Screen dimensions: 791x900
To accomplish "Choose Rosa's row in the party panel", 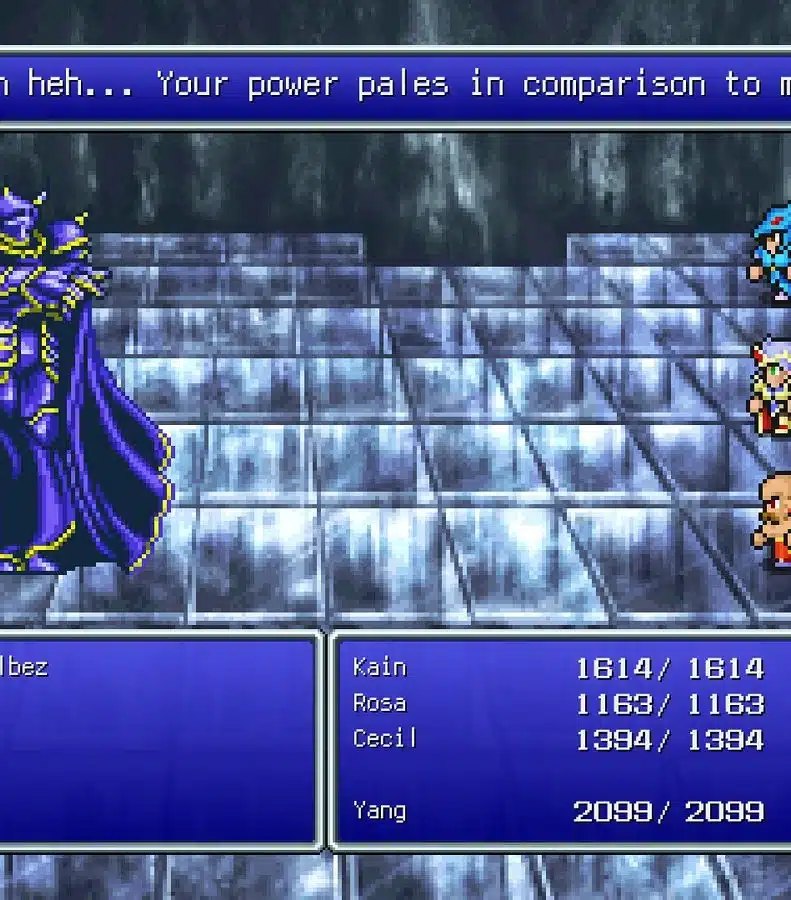I will tap(380, 703).
